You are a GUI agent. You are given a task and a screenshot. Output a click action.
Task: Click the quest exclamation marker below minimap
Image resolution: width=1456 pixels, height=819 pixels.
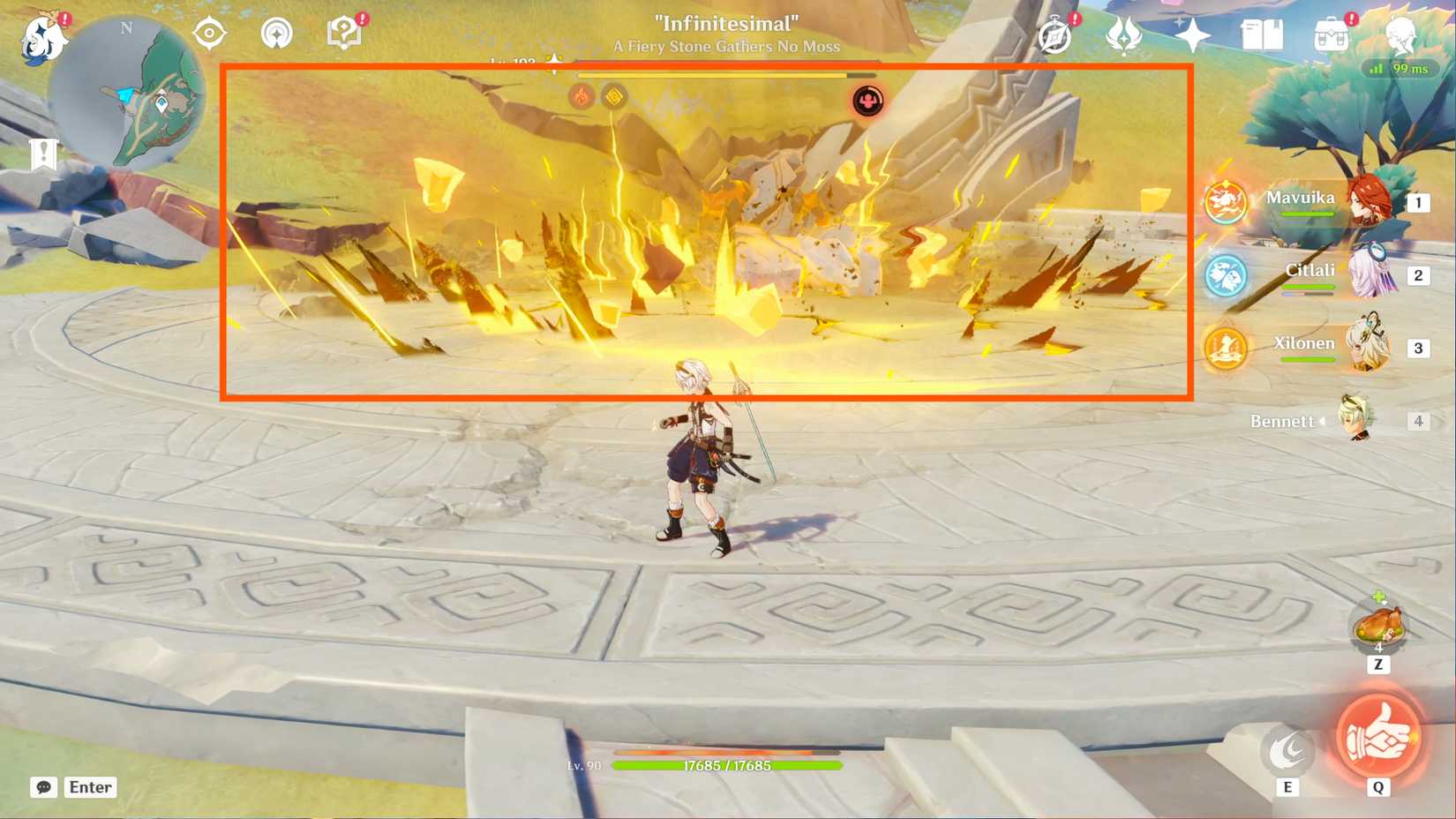[x=45, y=154]
